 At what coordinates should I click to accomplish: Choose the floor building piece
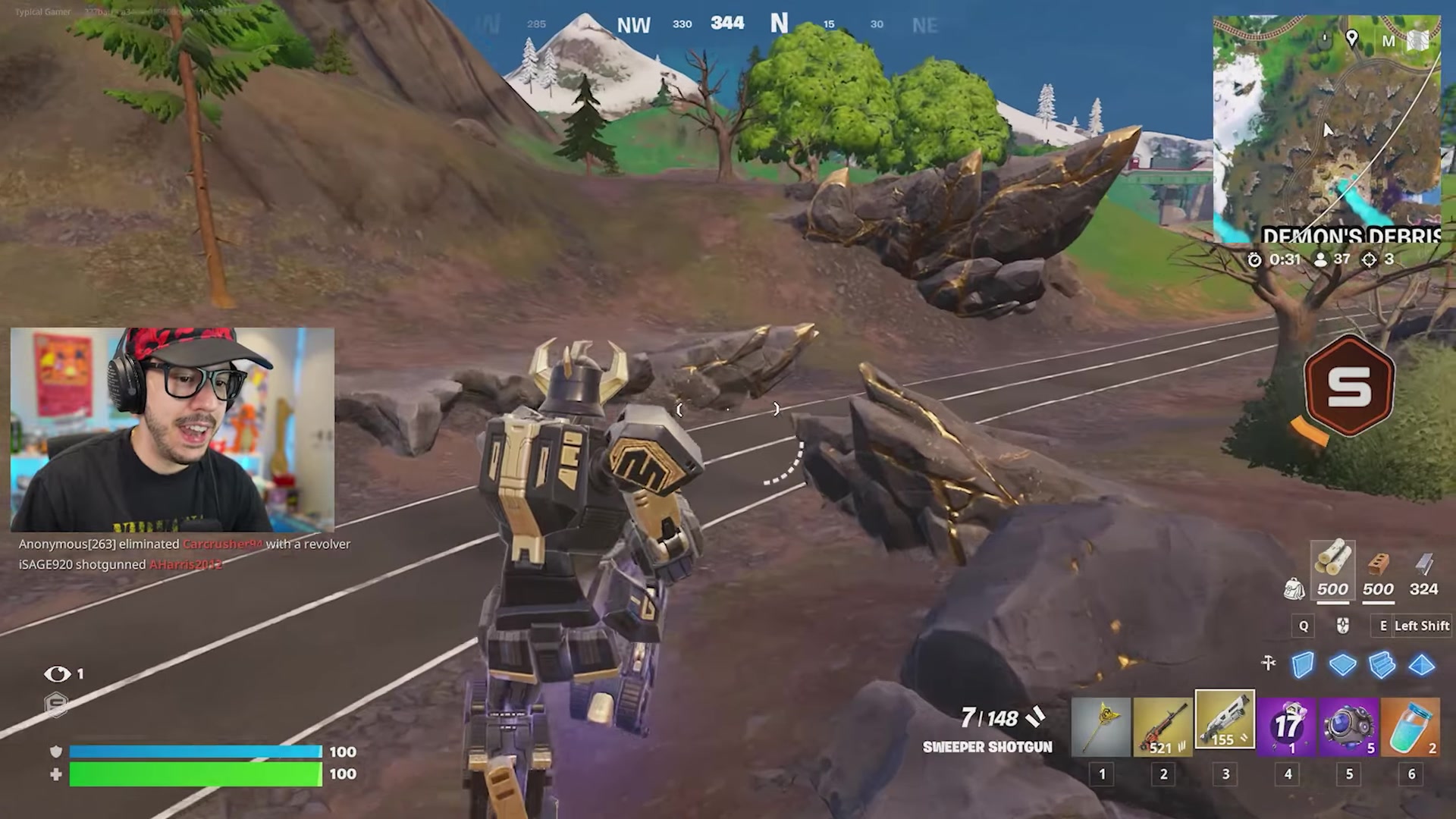click(1342, 665)
